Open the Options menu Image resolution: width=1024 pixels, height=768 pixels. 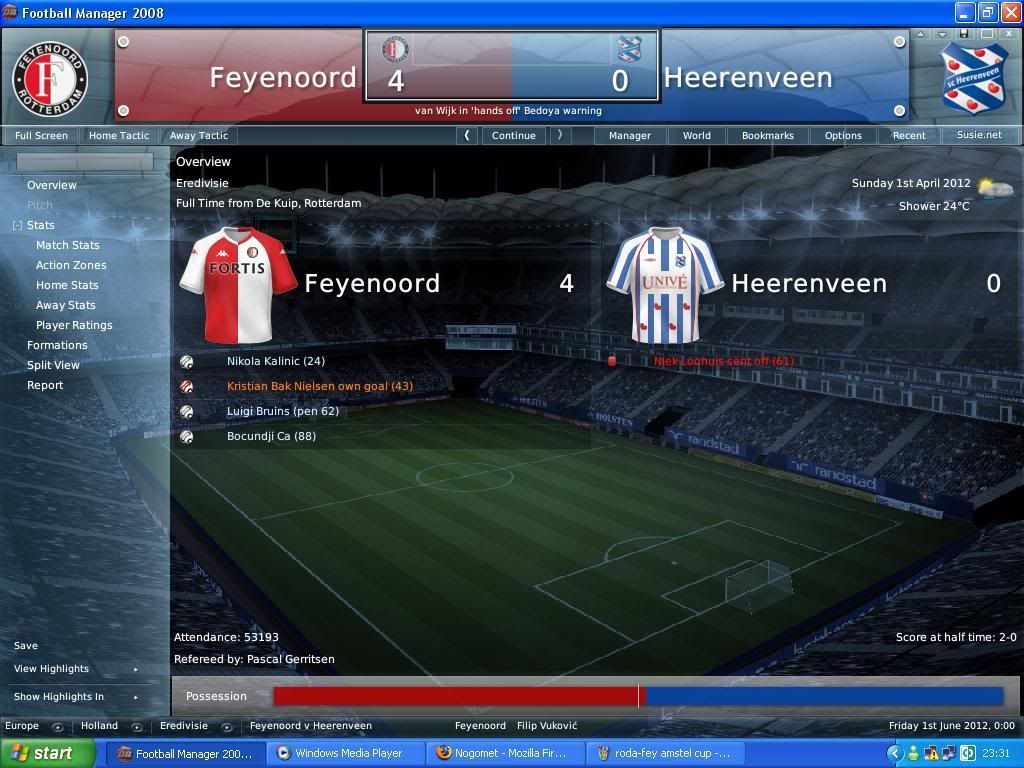pos(843,135)
